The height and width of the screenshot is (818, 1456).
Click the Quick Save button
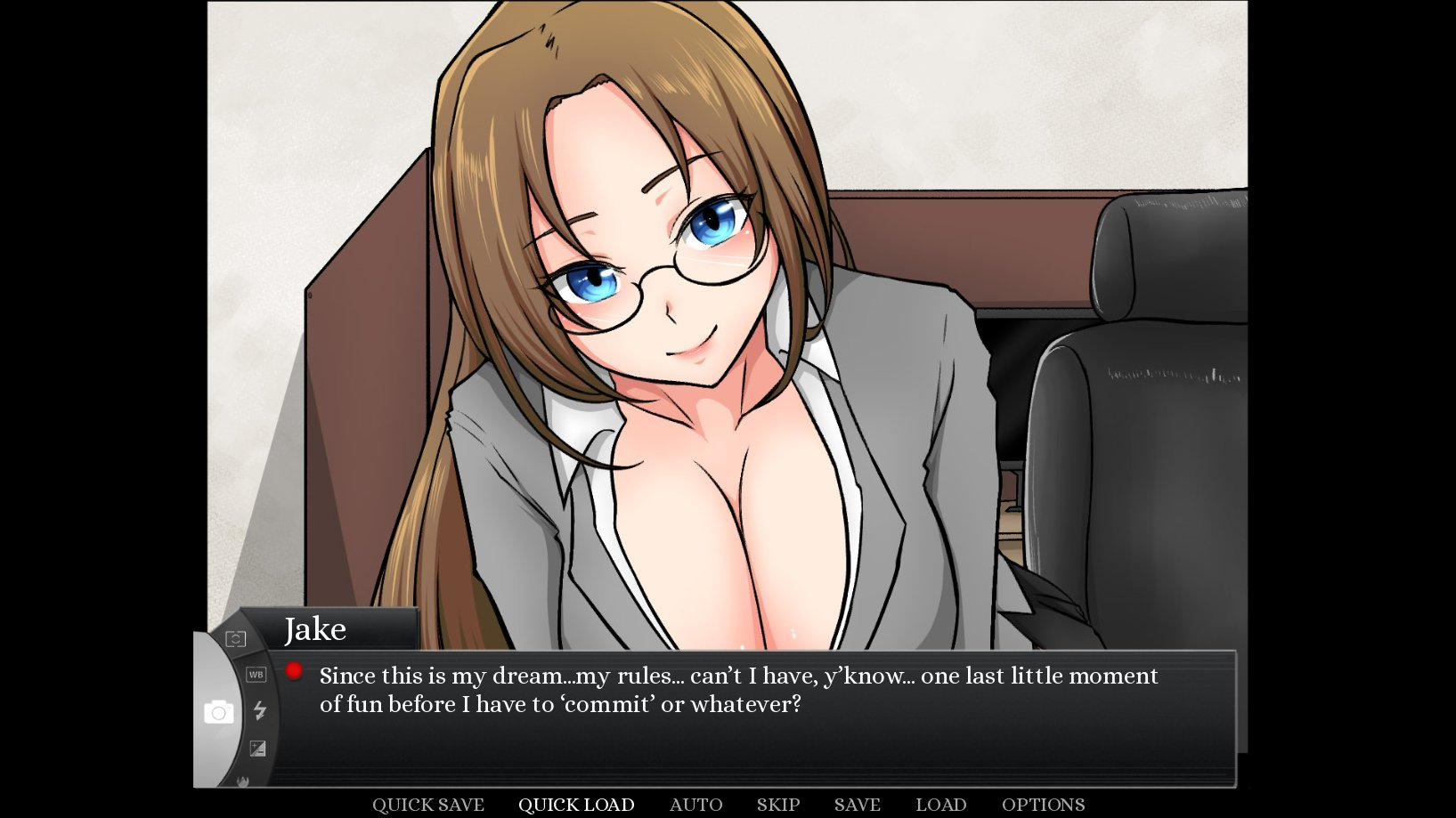coord(427,805)
